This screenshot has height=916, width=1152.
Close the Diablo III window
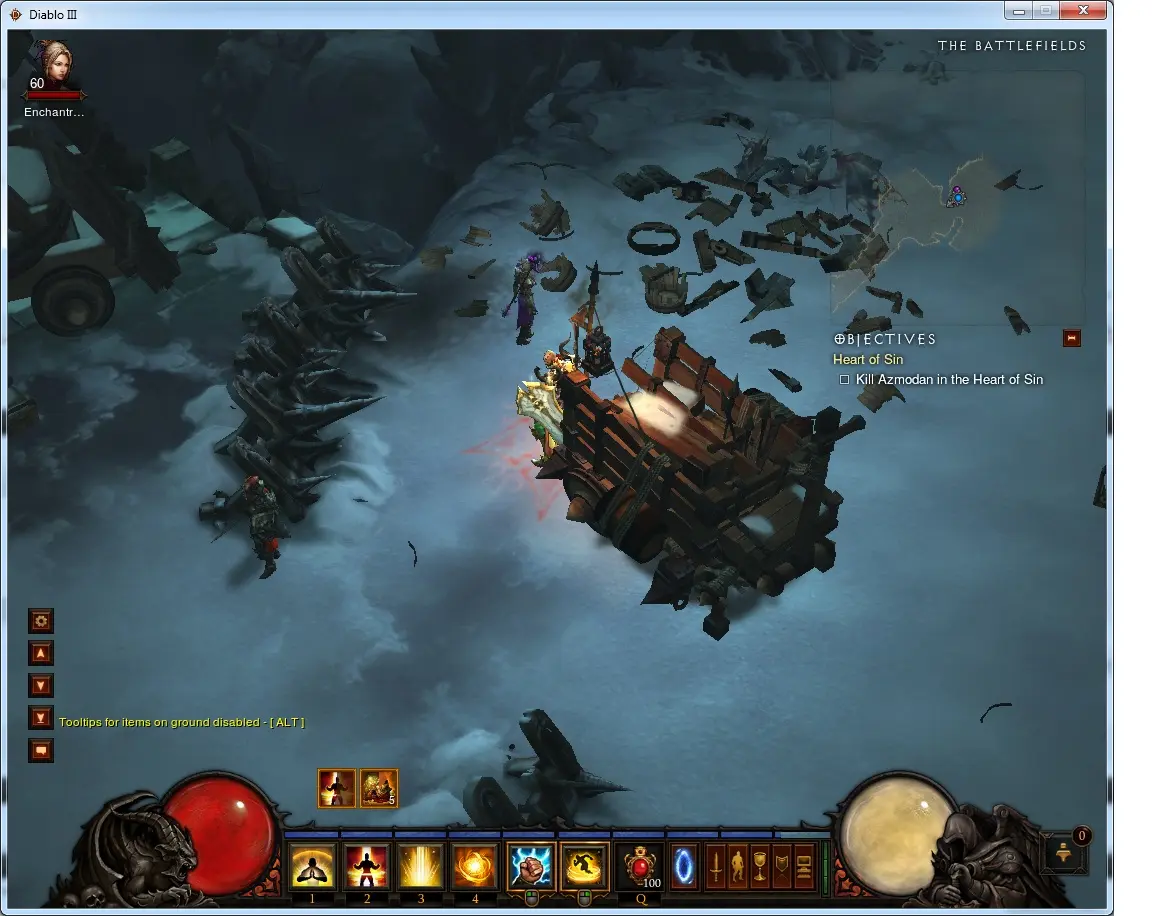click(1086, 11)
